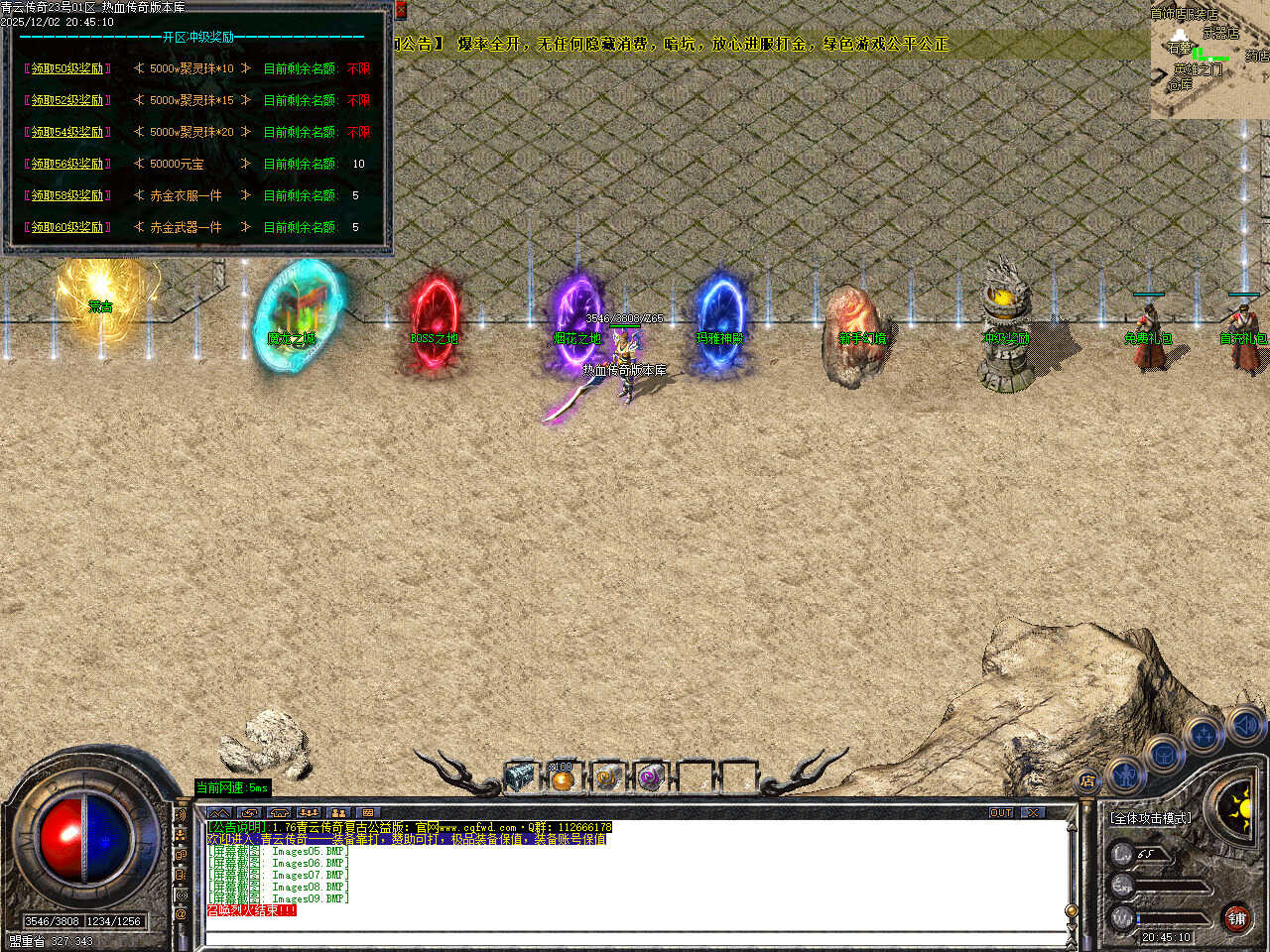
Task: Click the OUT button above the chat
Action: [1000, 813]
